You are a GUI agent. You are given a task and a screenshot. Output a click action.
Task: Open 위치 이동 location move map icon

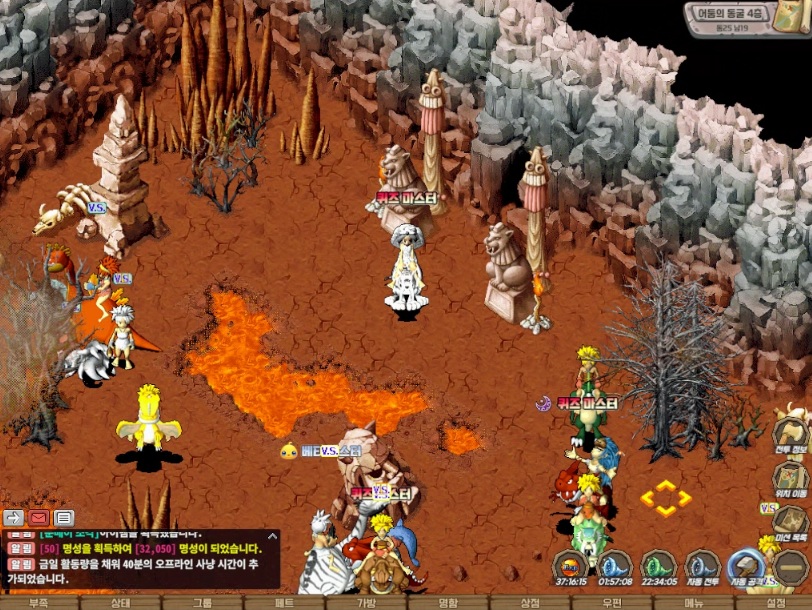click(790, 479)
